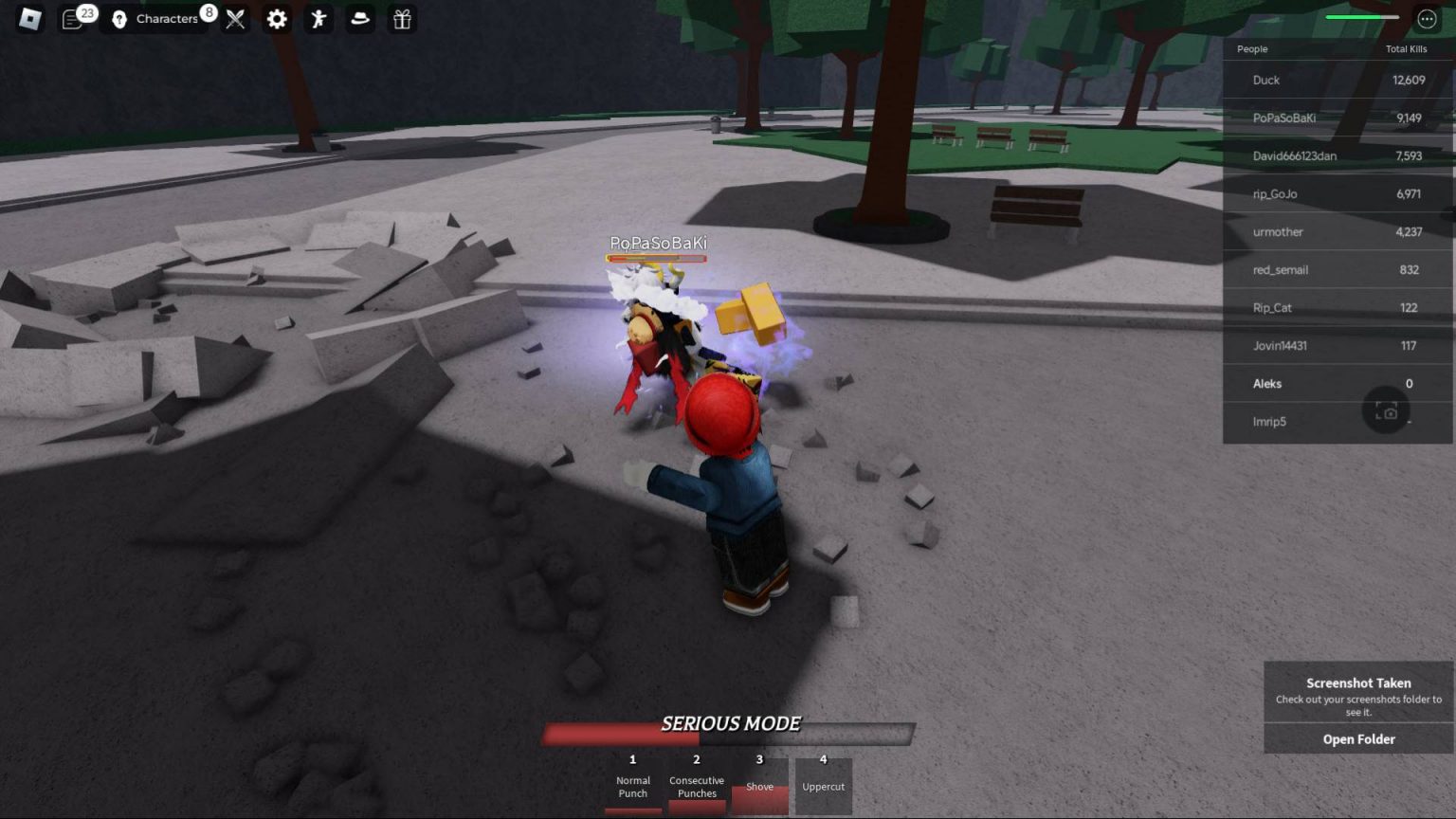Open the gift rewards icon
This screenshot has height=819, width=1456.
point(401,19)
